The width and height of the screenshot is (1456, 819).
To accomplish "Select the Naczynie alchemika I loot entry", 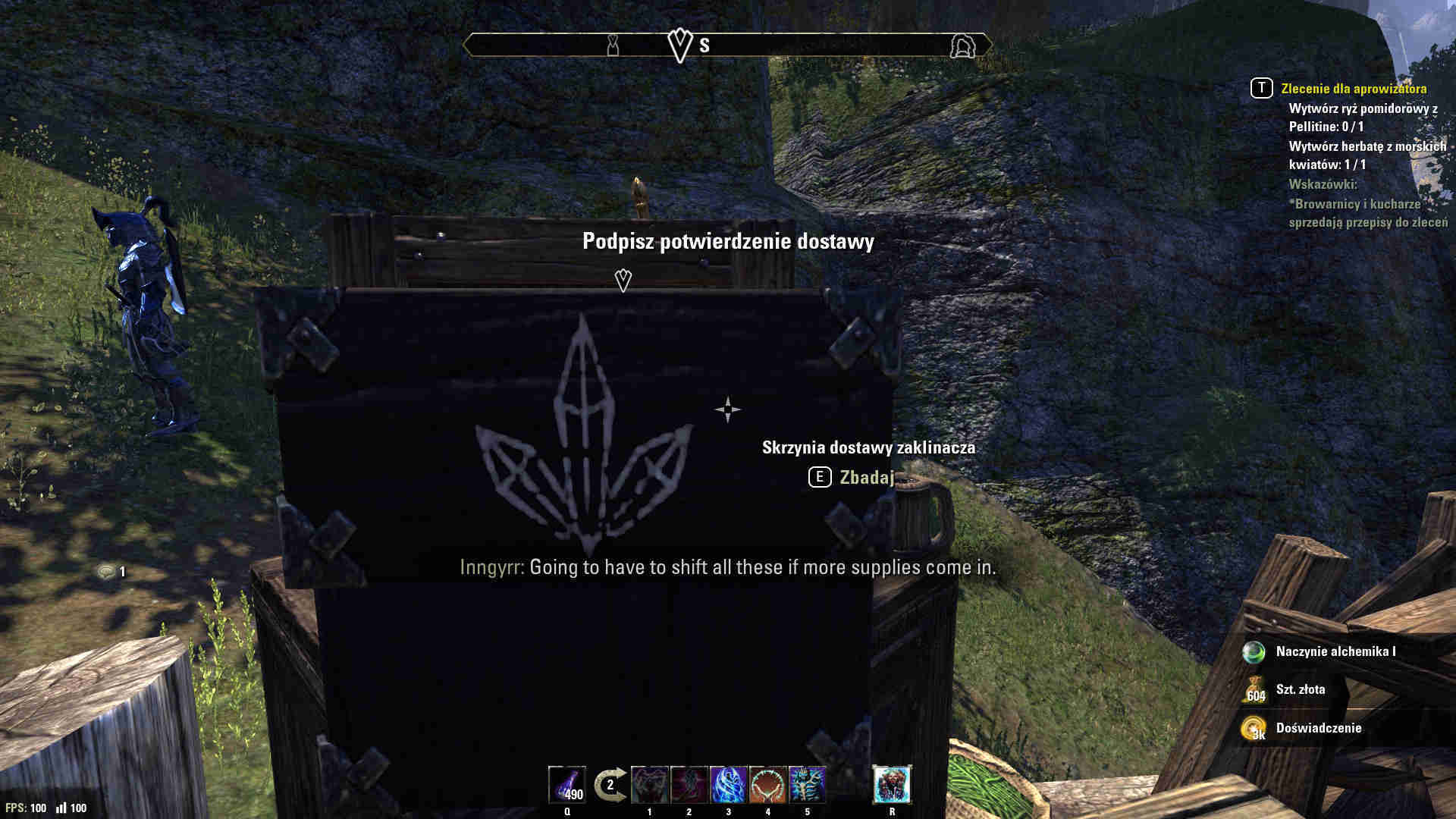I will tap(1335, 651).
